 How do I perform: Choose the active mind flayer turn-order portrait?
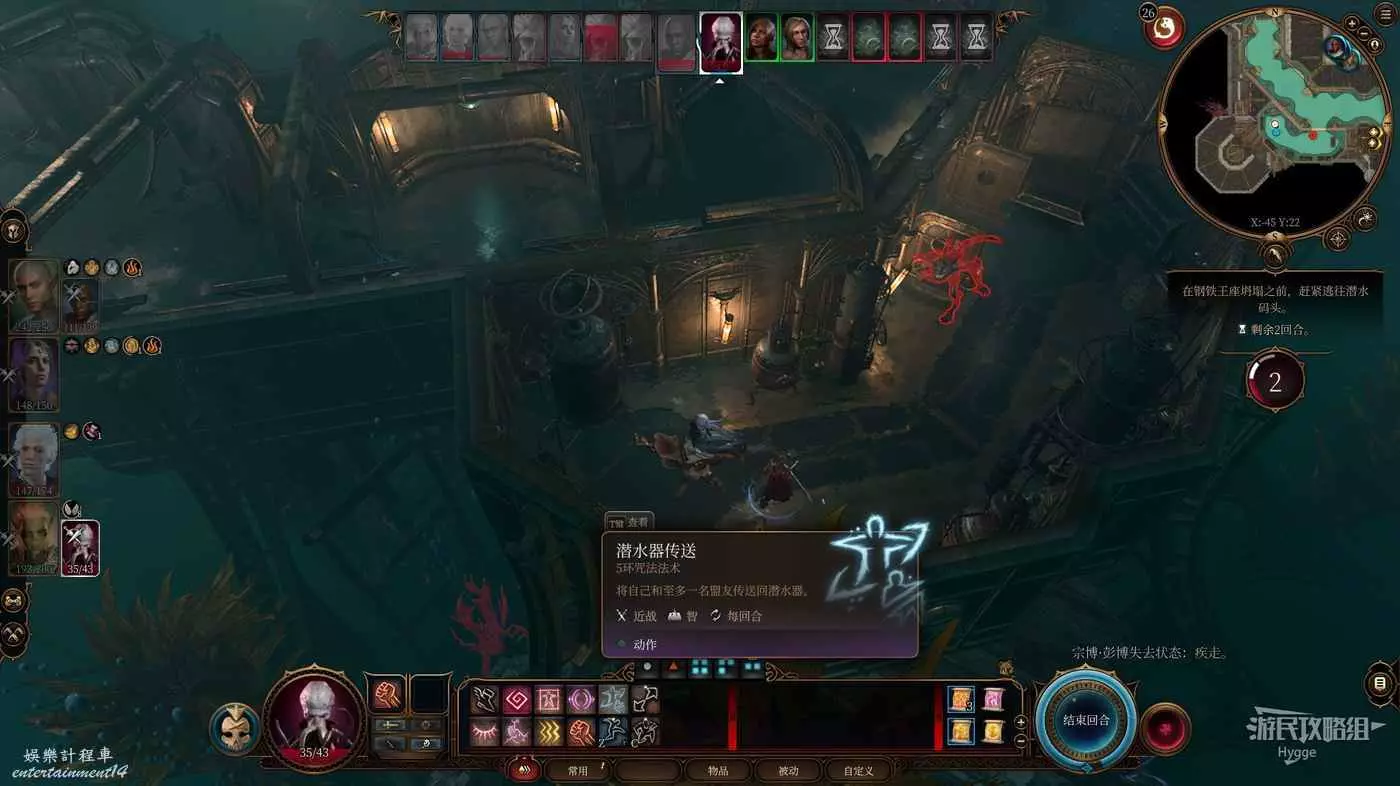click(x=720, y=43)
